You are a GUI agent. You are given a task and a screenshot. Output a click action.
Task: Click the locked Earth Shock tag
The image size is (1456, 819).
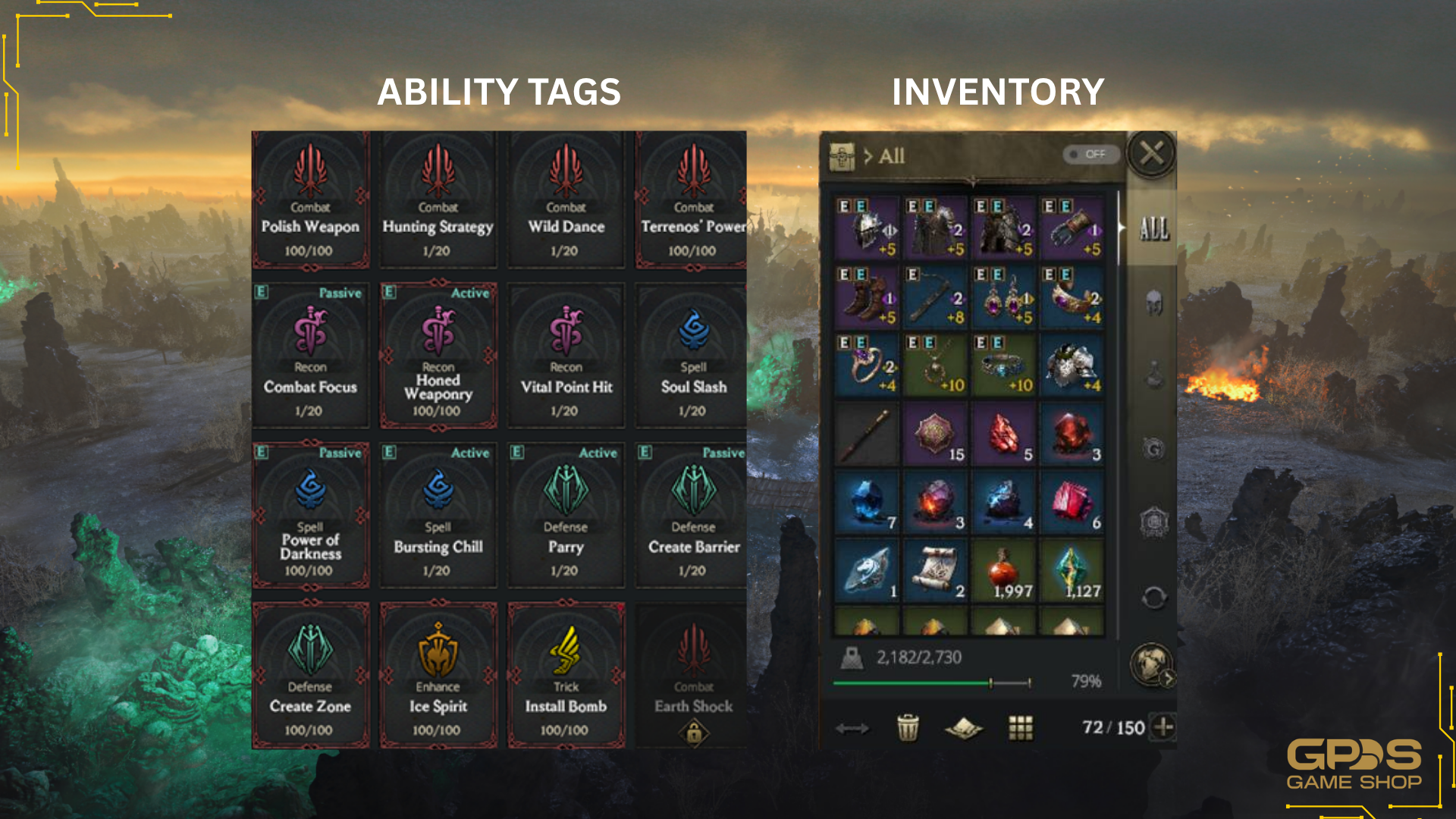click(x=693, y=676)
